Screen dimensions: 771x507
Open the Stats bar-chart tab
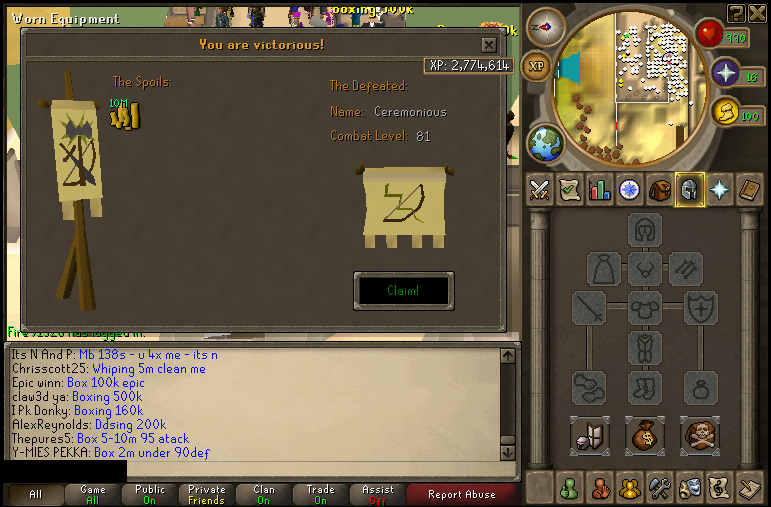click(x=599, y=189)
